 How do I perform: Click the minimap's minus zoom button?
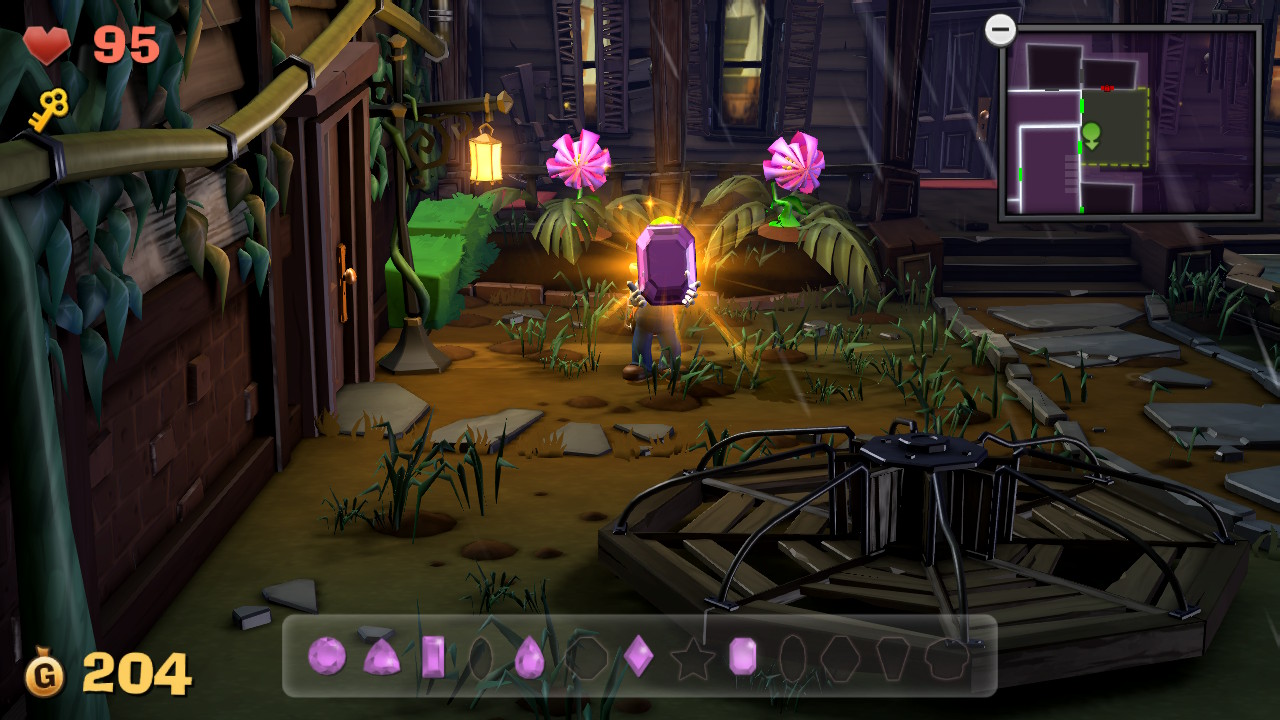coord(1000,30)
